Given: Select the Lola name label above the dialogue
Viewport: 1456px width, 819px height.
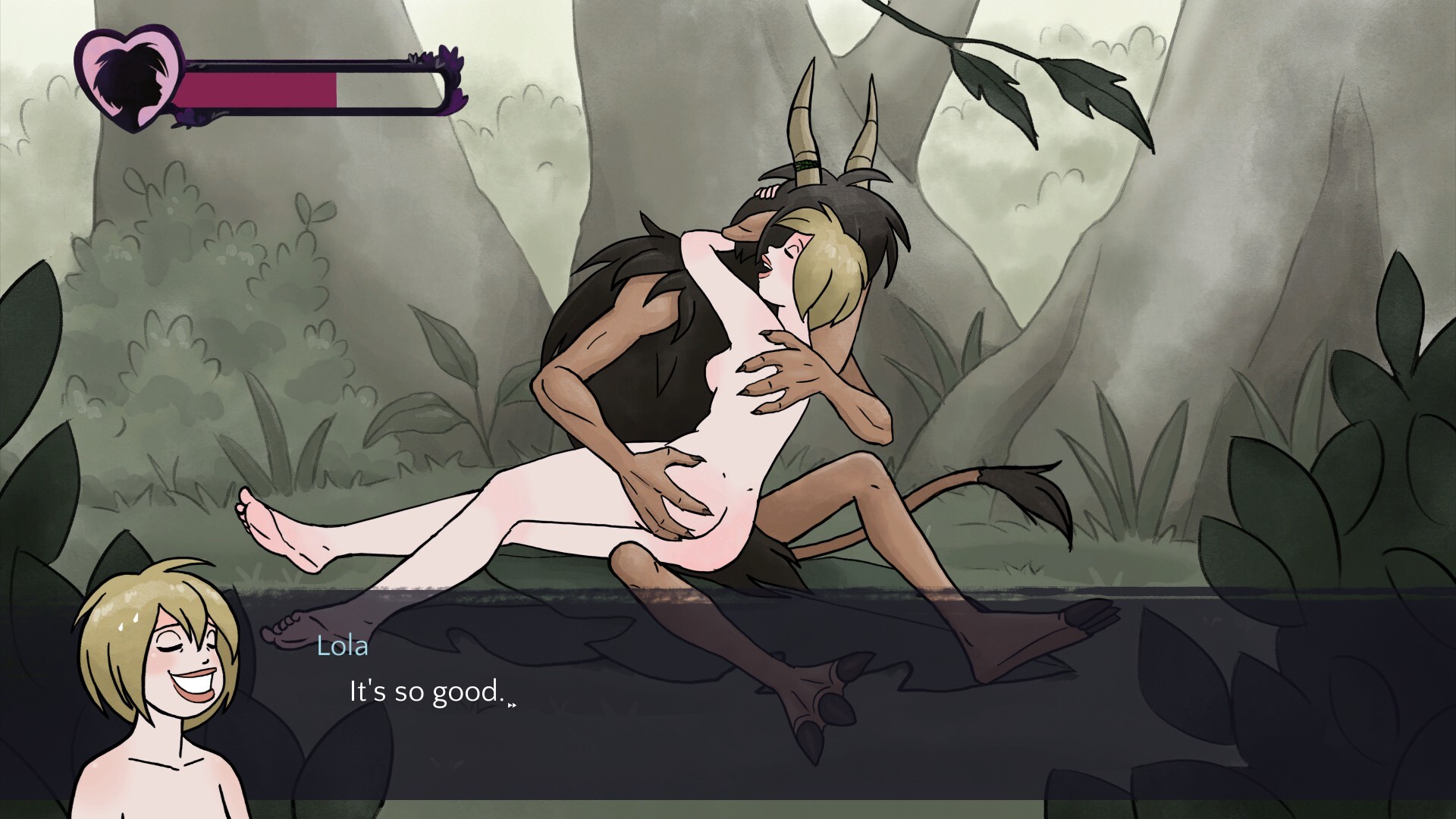Looking at the screenshot, I should click(343, 647).
